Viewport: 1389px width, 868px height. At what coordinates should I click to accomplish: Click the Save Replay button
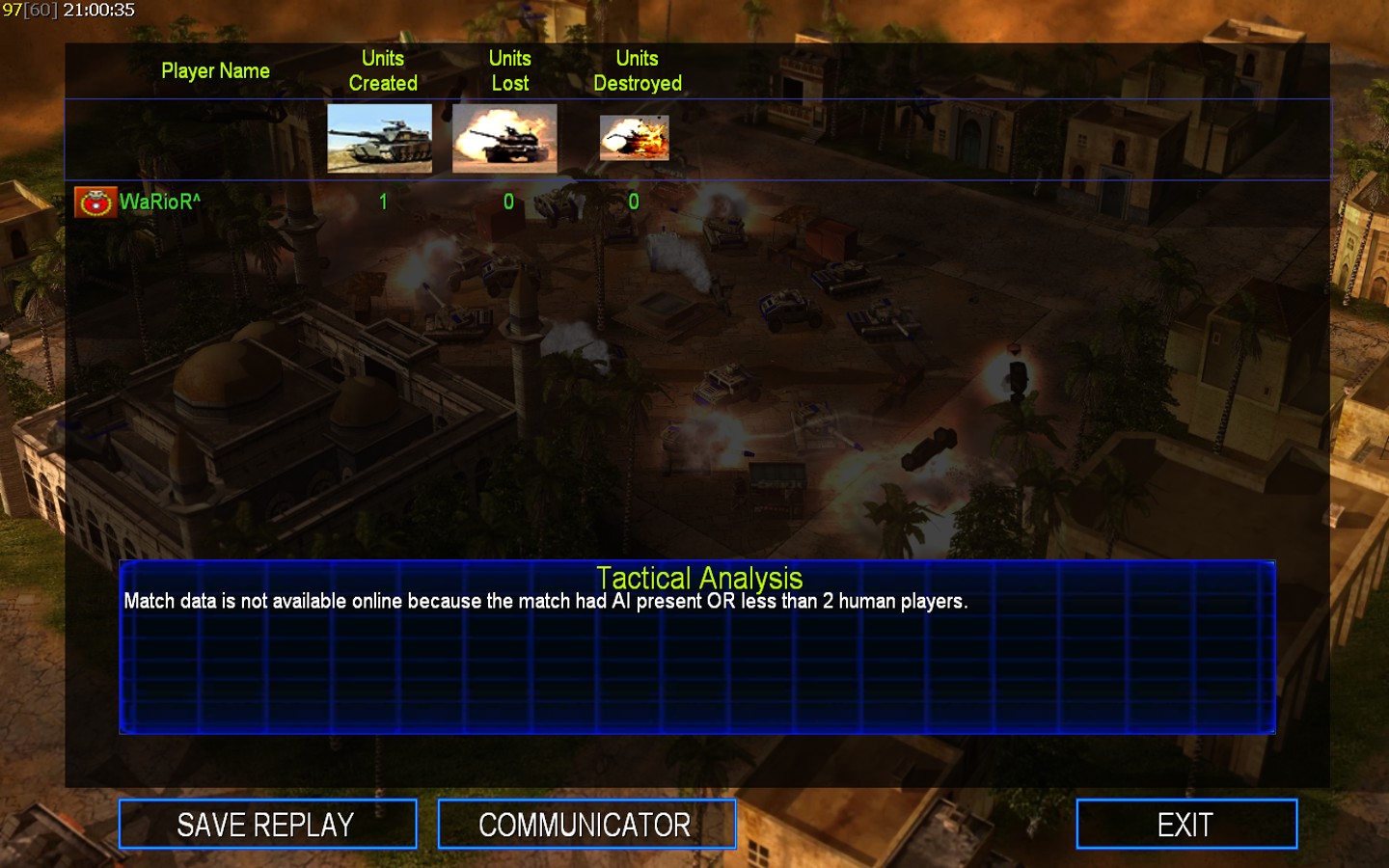click(x=267, y=825)
